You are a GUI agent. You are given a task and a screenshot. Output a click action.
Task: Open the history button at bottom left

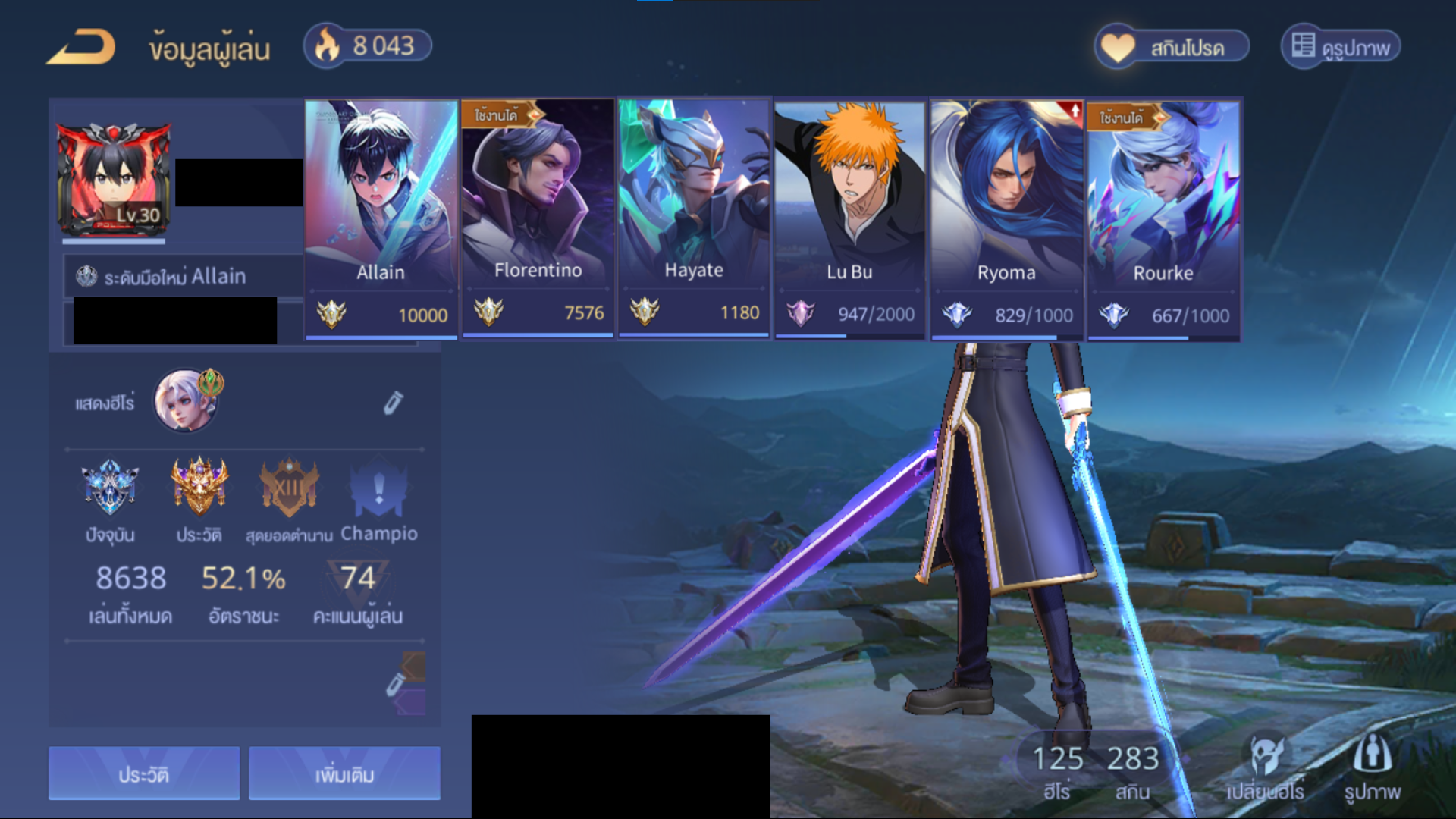144,773
